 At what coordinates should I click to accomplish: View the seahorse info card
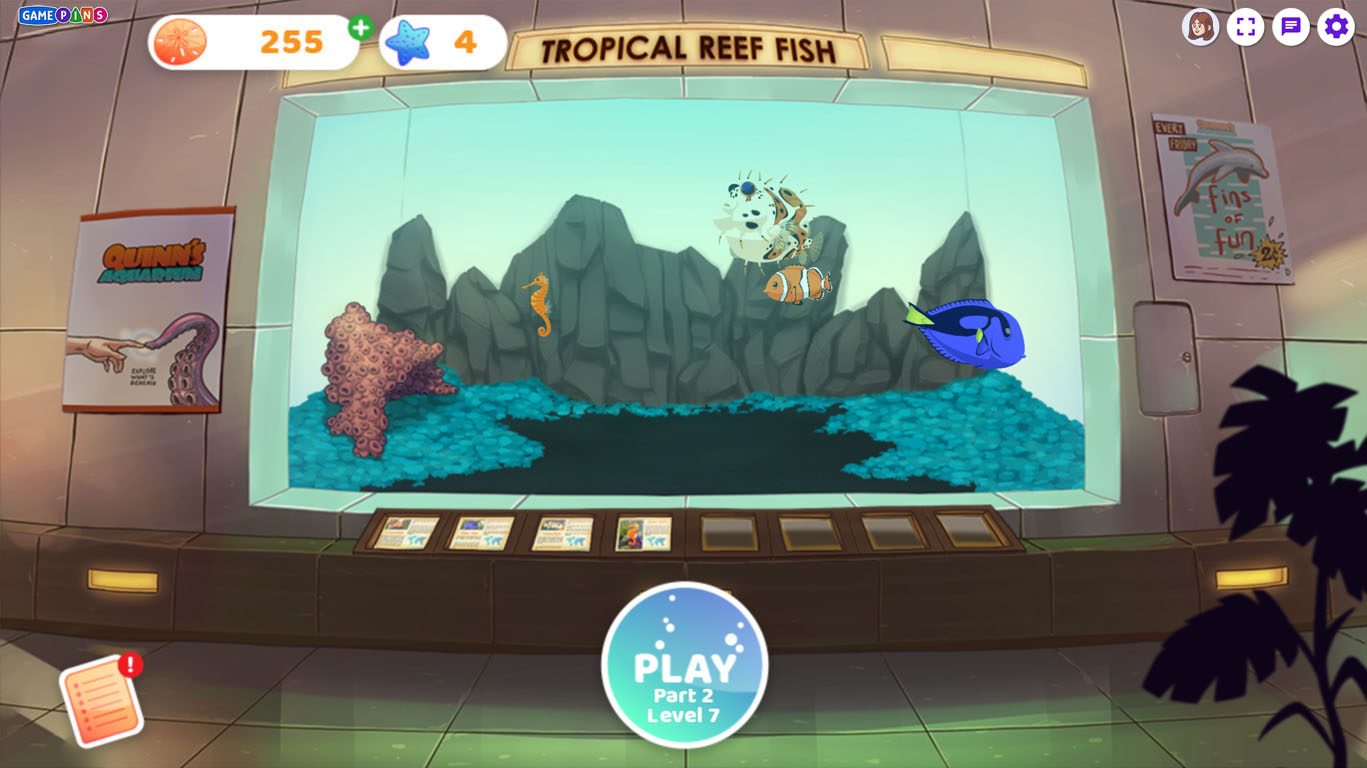coord(643,533)
